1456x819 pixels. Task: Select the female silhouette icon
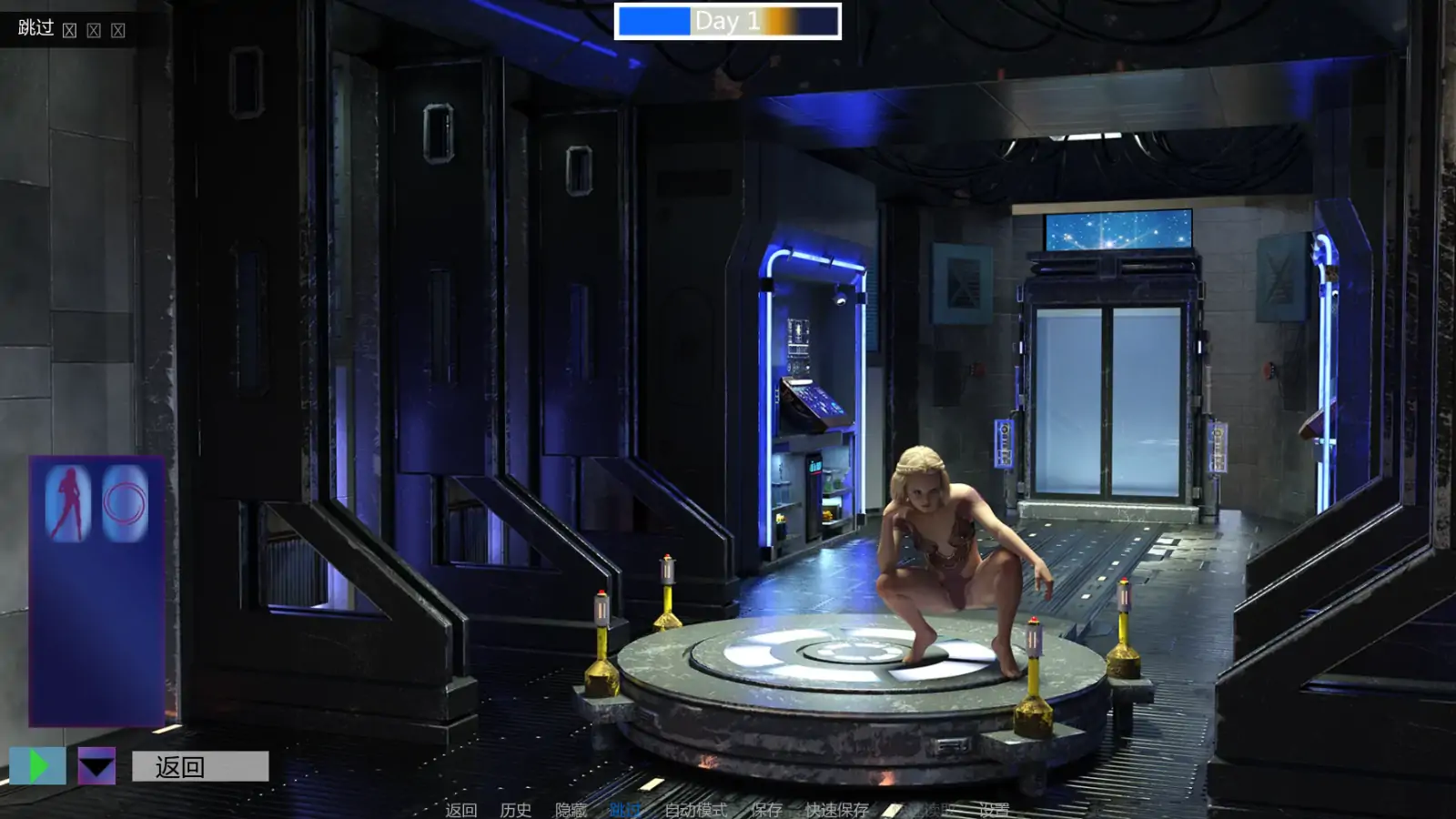[68, 503]
